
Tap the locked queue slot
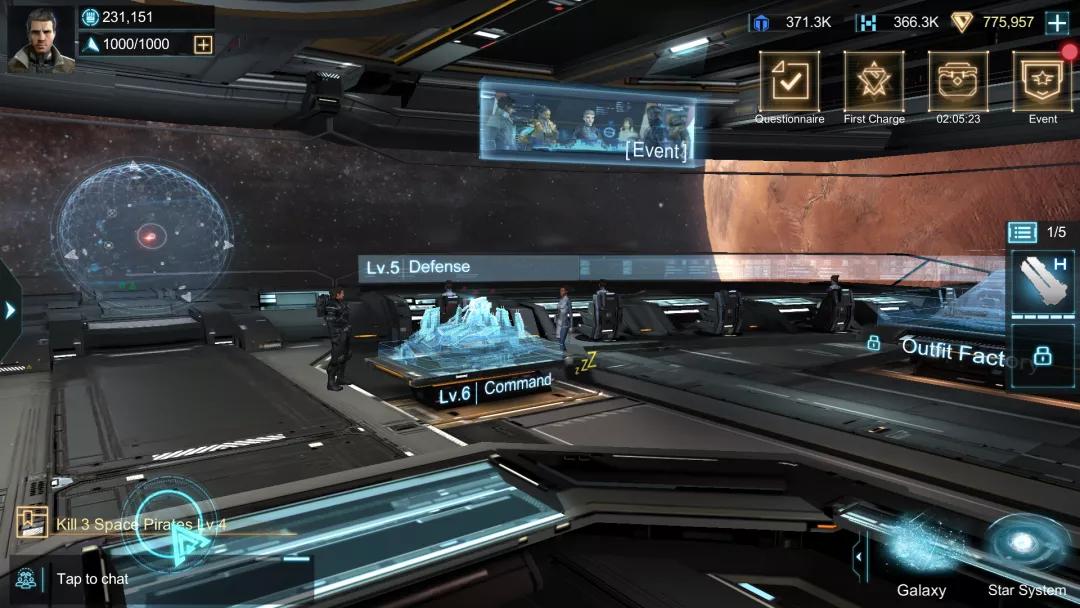tap(1042, 355)
